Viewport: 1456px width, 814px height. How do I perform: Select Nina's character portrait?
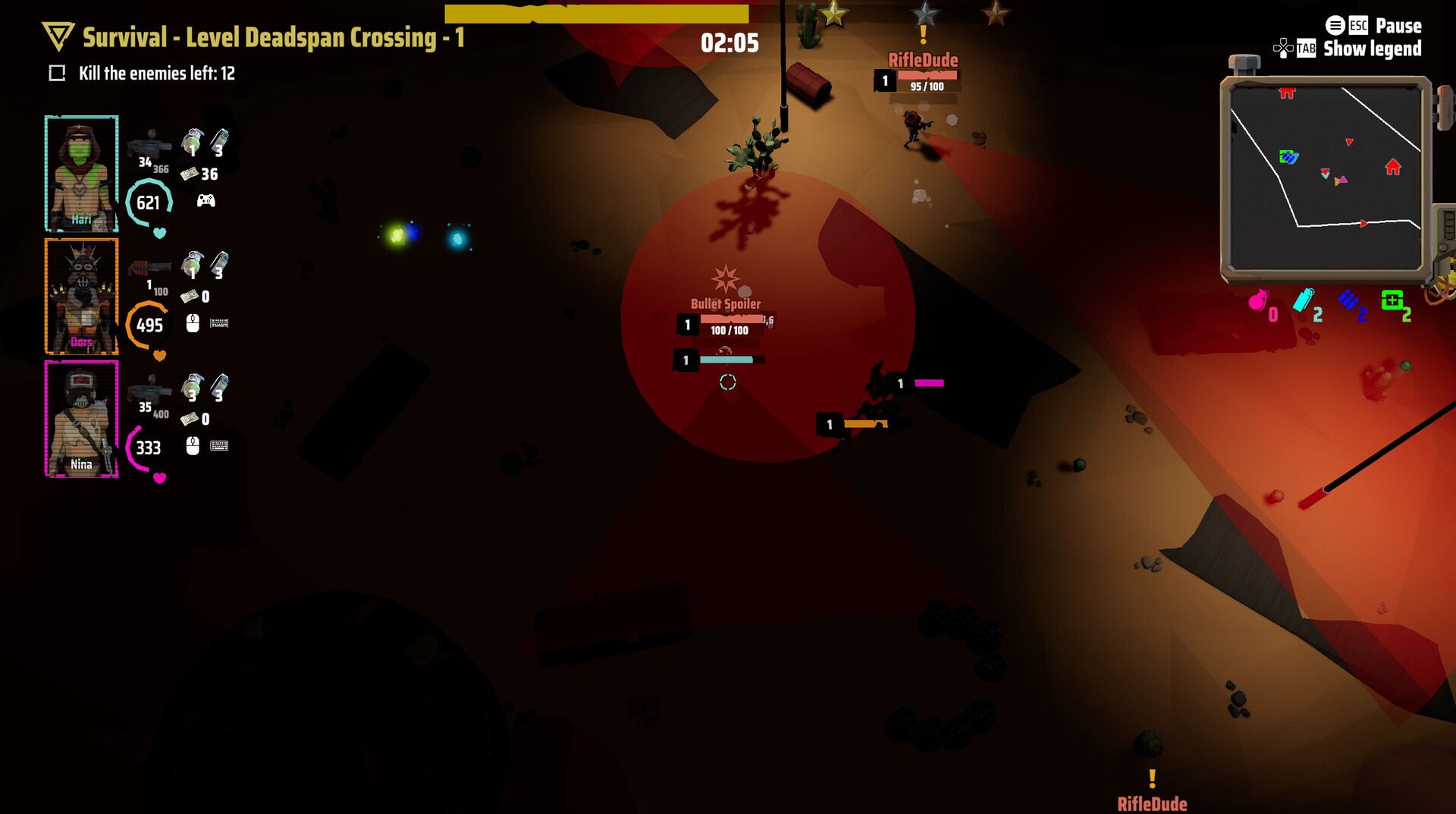[x=81, y=419]
